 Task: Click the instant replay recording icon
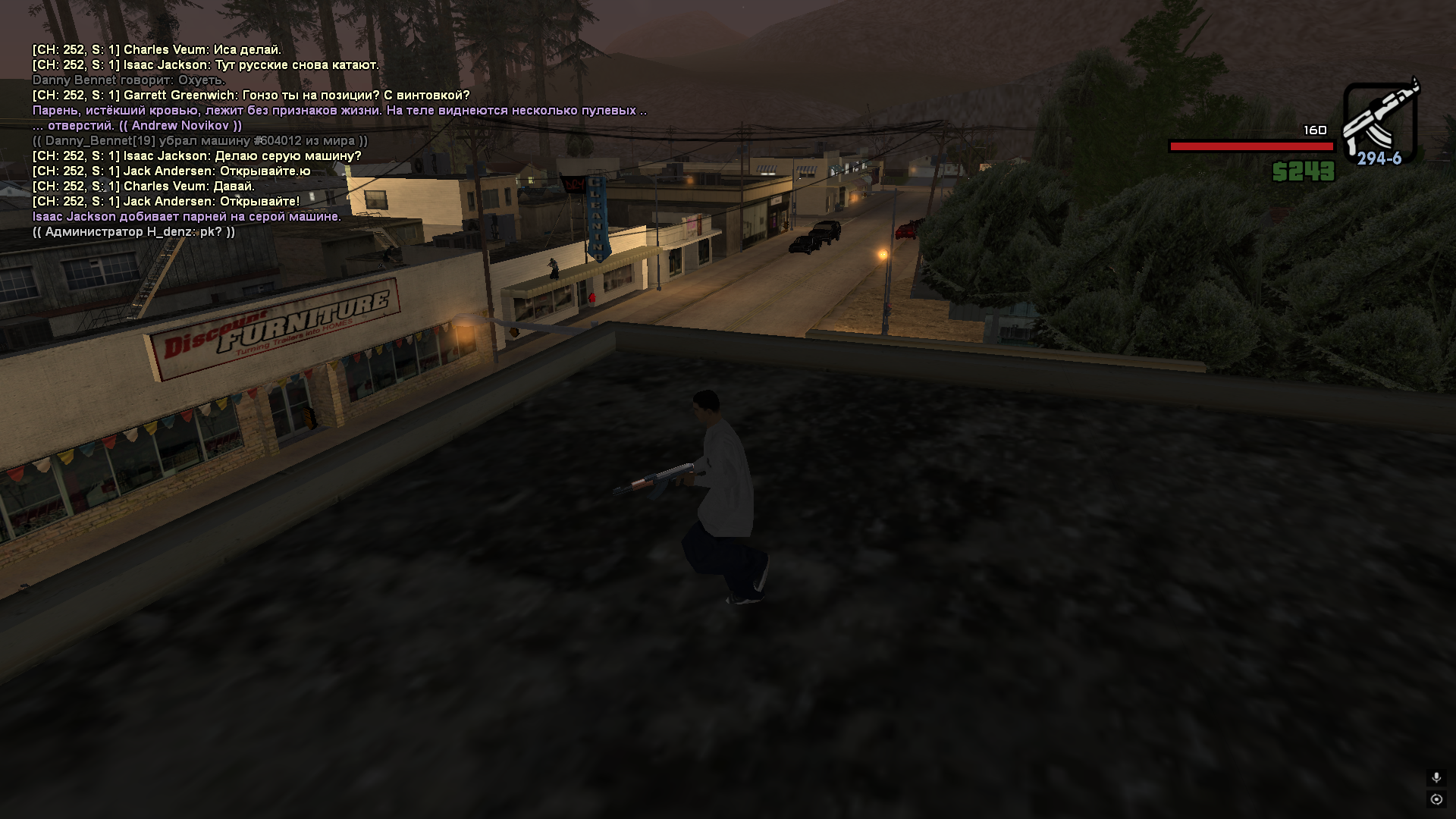1436,799
